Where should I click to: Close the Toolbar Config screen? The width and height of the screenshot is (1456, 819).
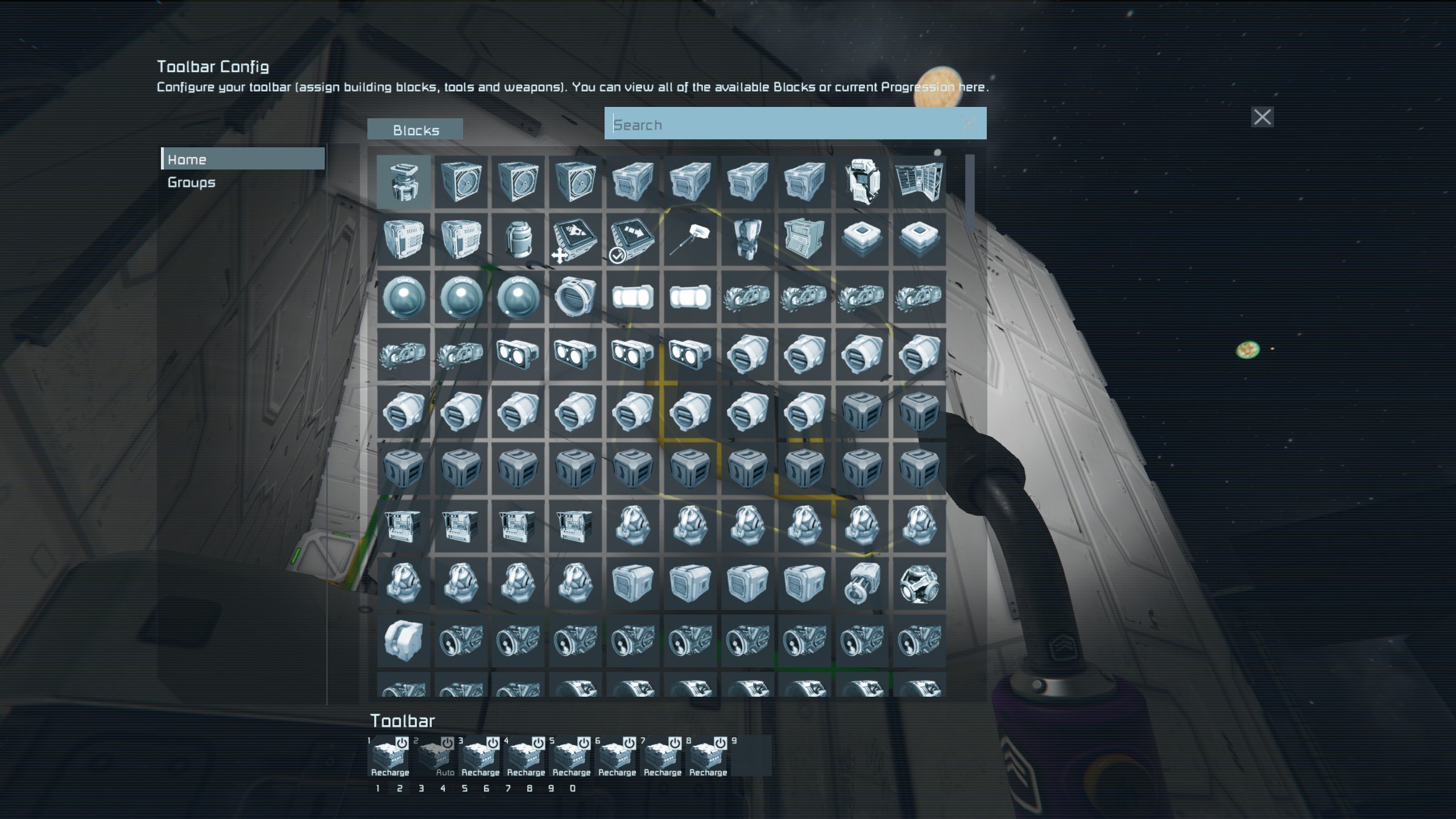point(1262,117)
